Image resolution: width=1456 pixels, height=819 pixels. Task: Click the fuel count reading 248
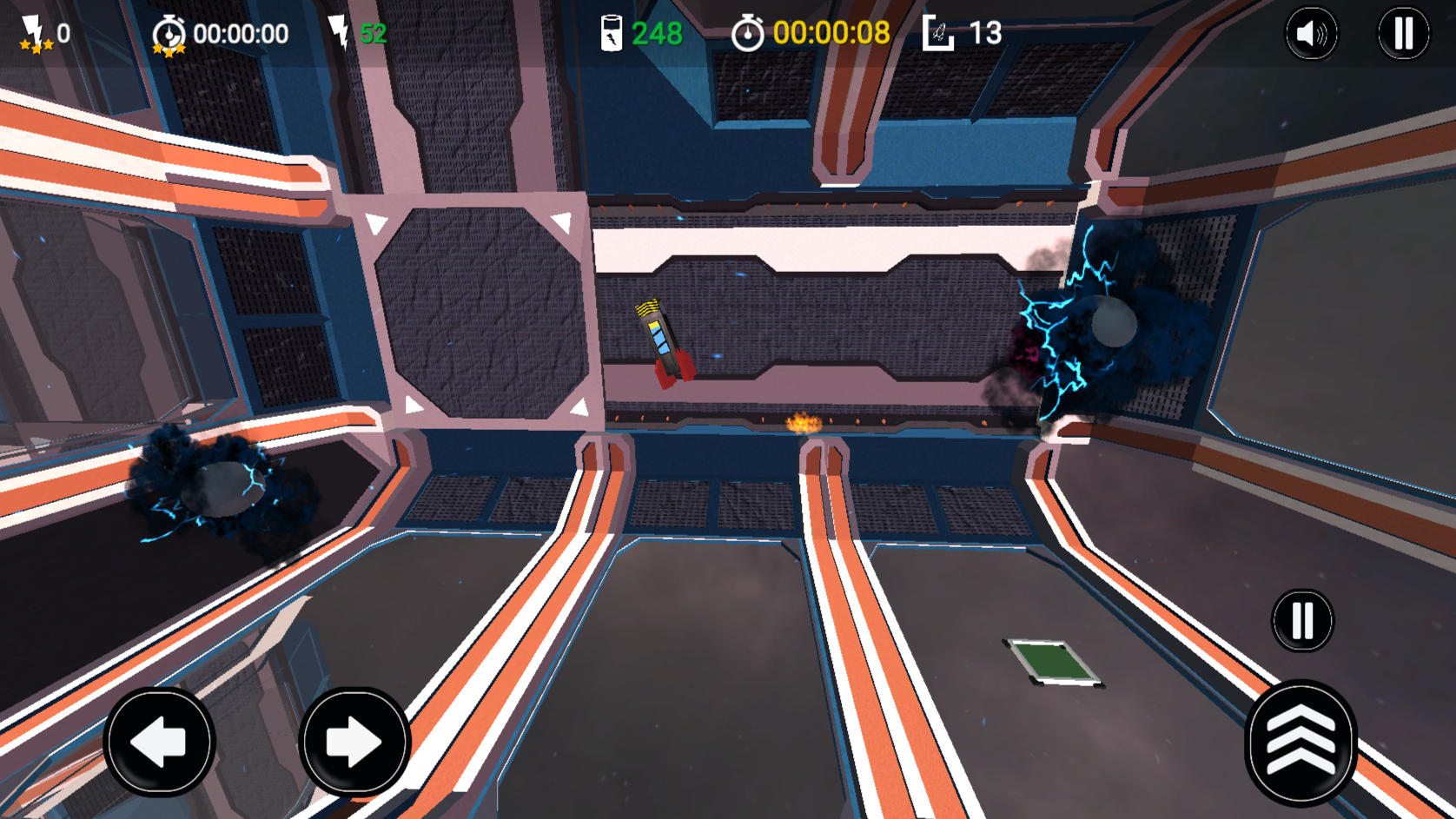tap(657, 32)
